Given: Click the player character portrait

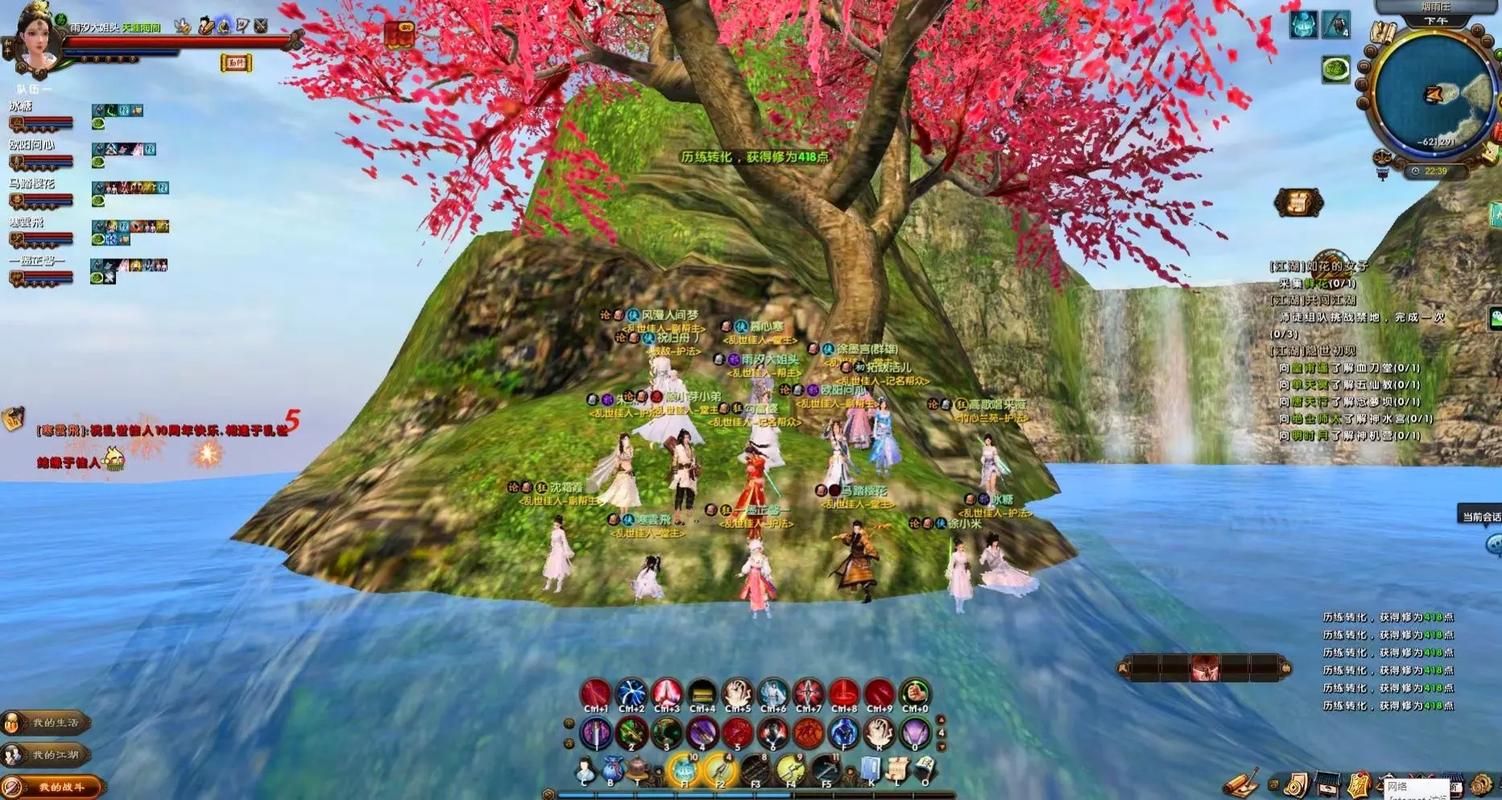Looking at the screenshot, I should pyautogui.click(x=39, y=38).
